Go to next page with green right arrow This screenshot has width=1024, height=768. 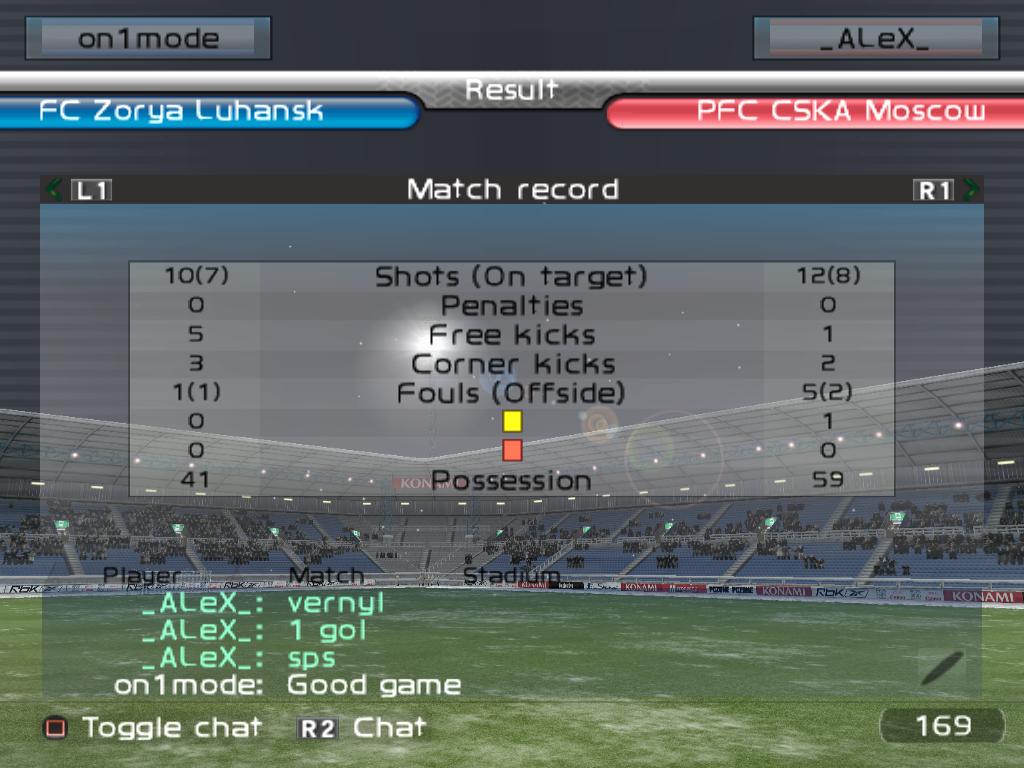coord(970,189)
